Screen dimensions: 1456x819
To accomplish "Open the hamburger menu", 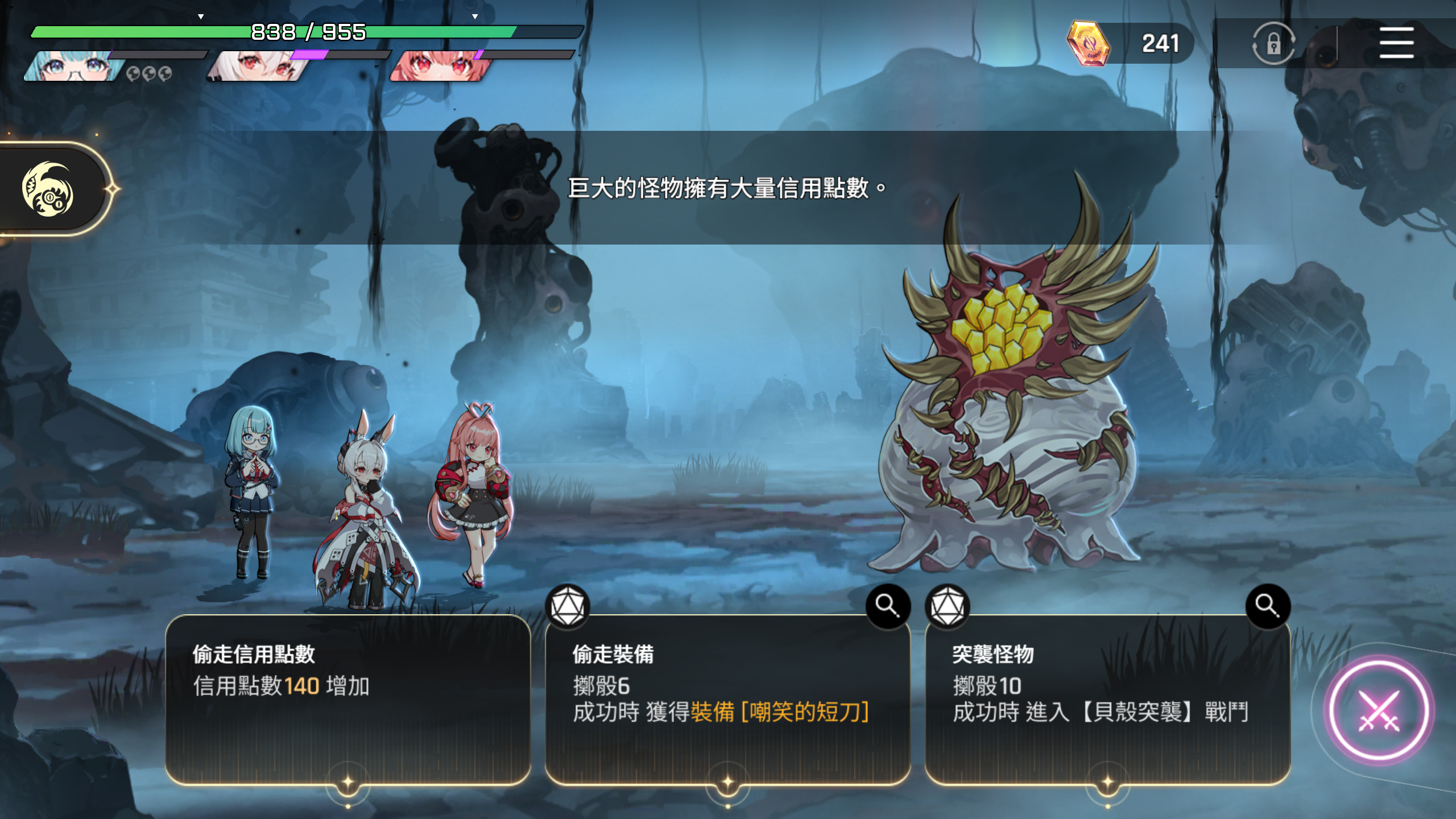I will [1396, 43].
